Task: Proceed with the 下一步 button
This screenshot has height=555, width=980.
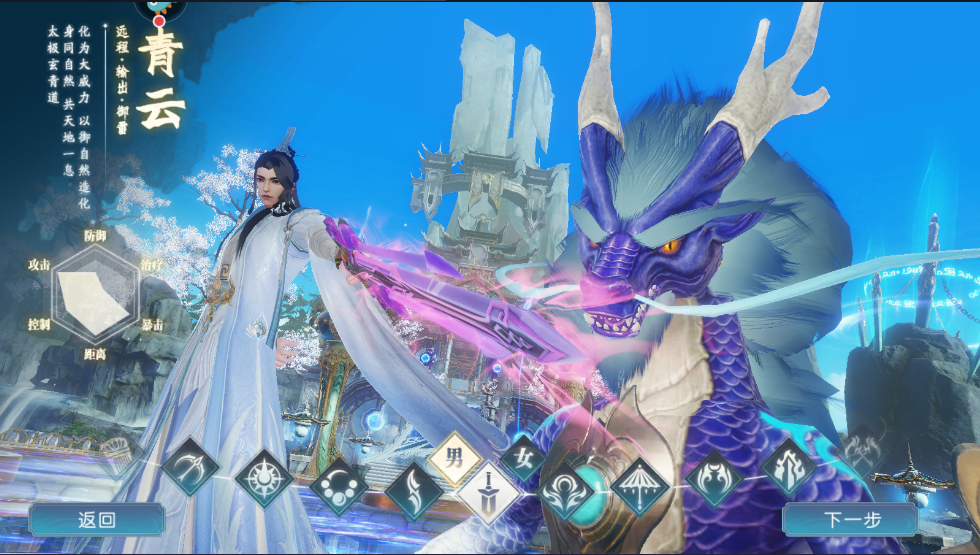Action: 850,520
